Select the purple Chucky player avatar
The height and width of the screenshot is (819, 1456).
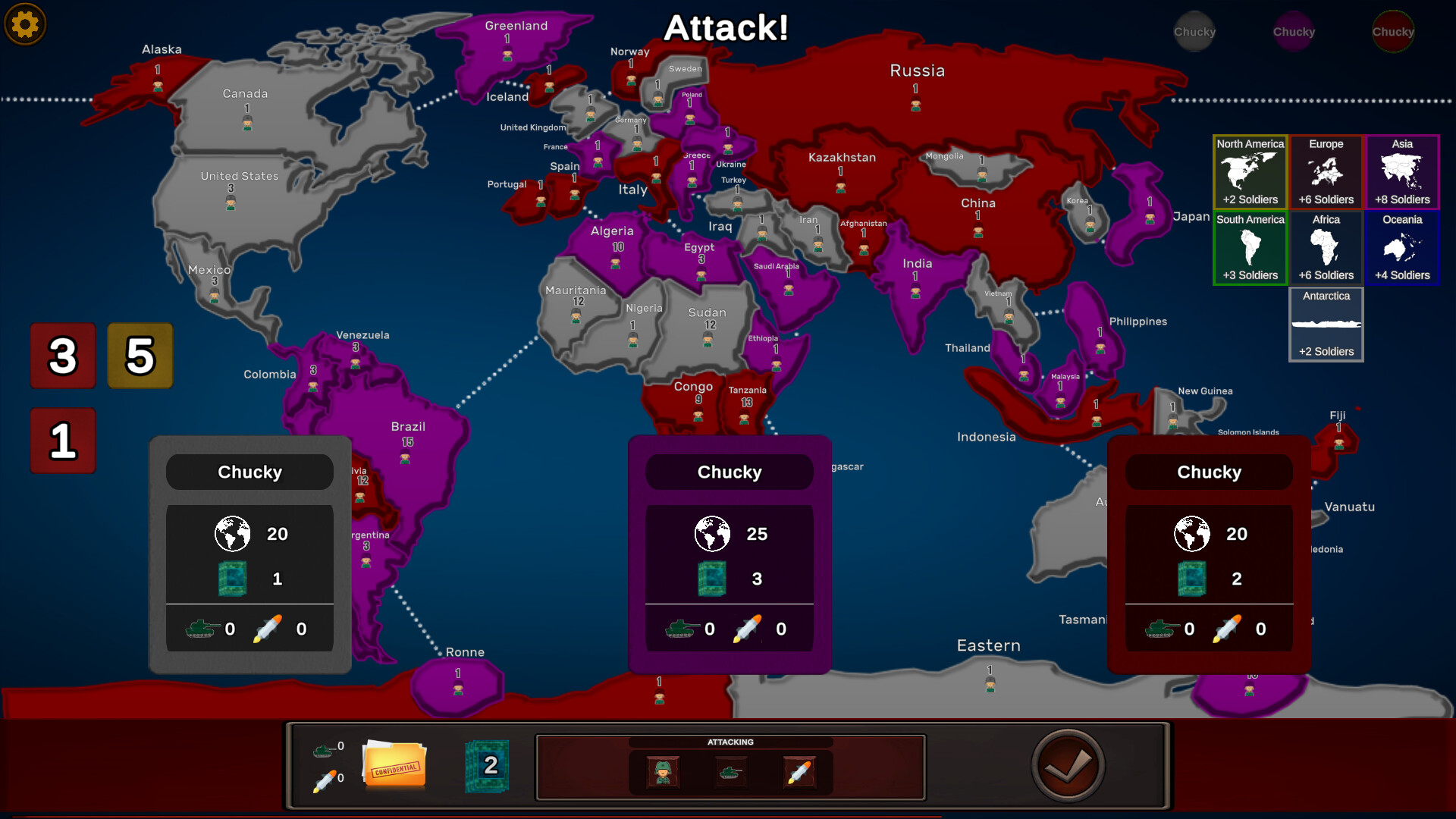pyautogui.click(x=1294, y=31)
